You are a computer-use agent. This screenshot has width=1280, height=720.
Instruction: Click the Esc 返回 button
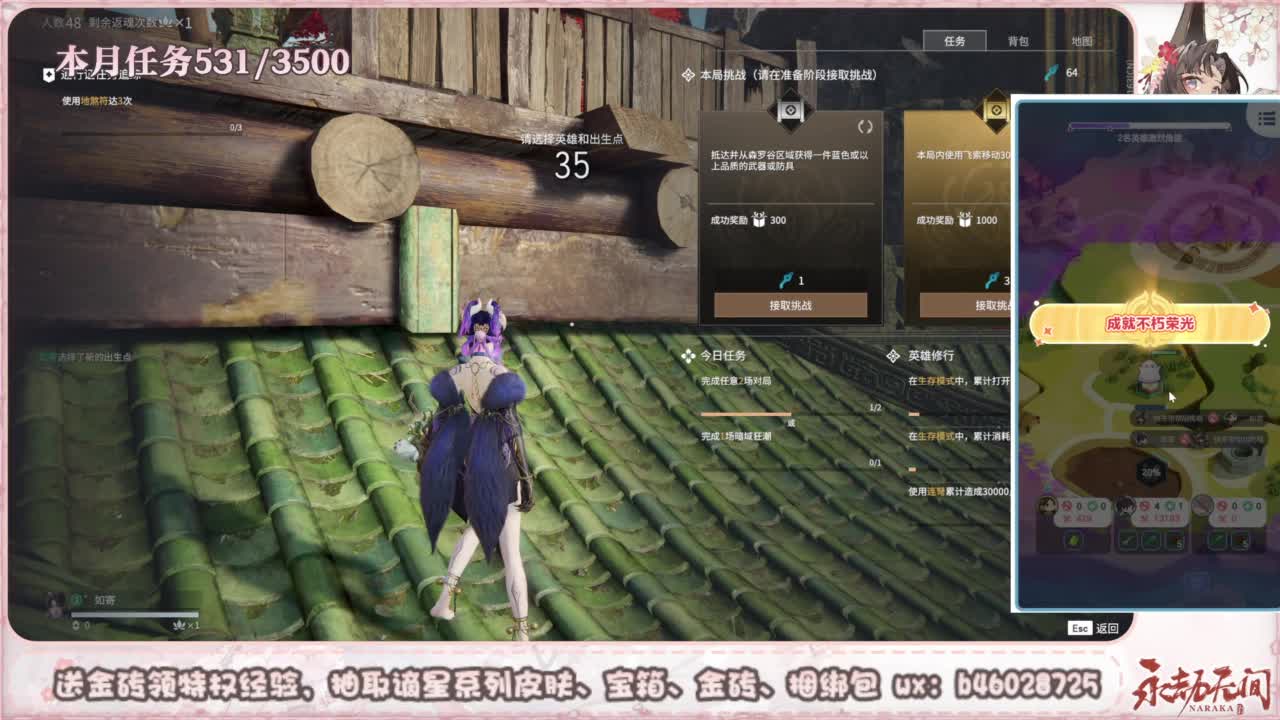tap(1095, 627)
